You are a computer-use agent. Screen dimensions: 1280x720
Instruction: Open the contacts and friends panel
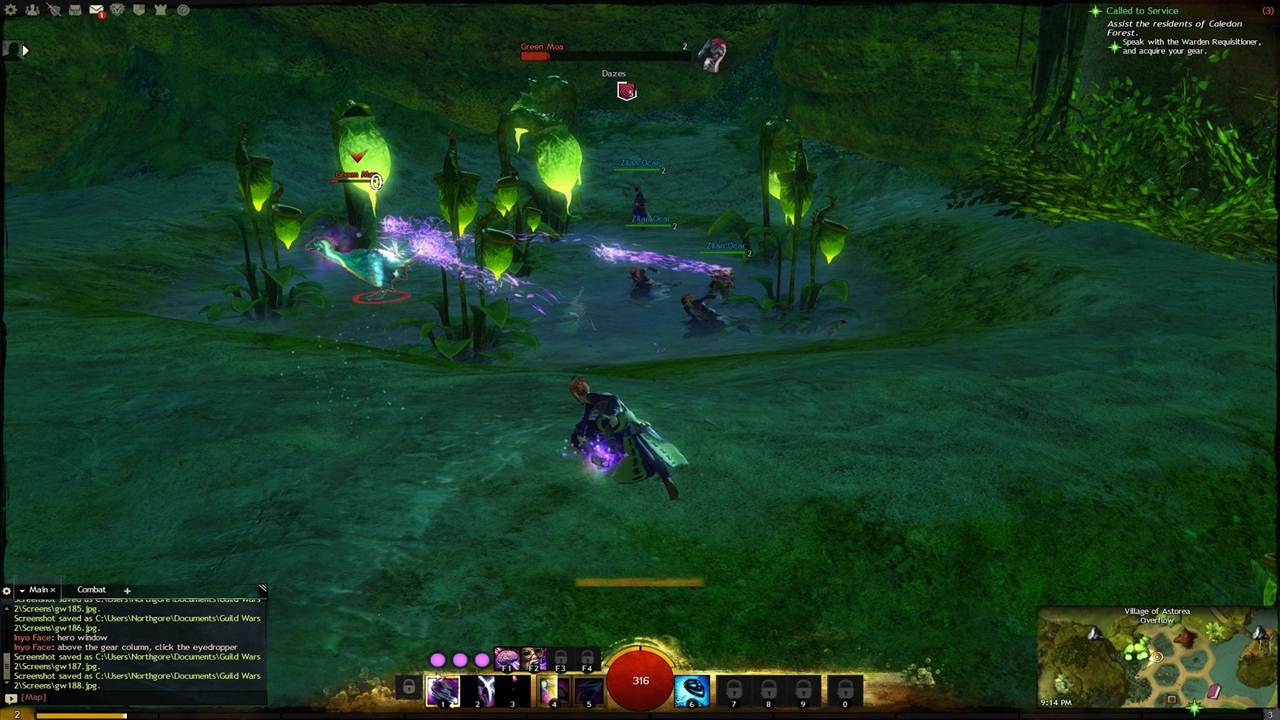click(x=32, y=10)
